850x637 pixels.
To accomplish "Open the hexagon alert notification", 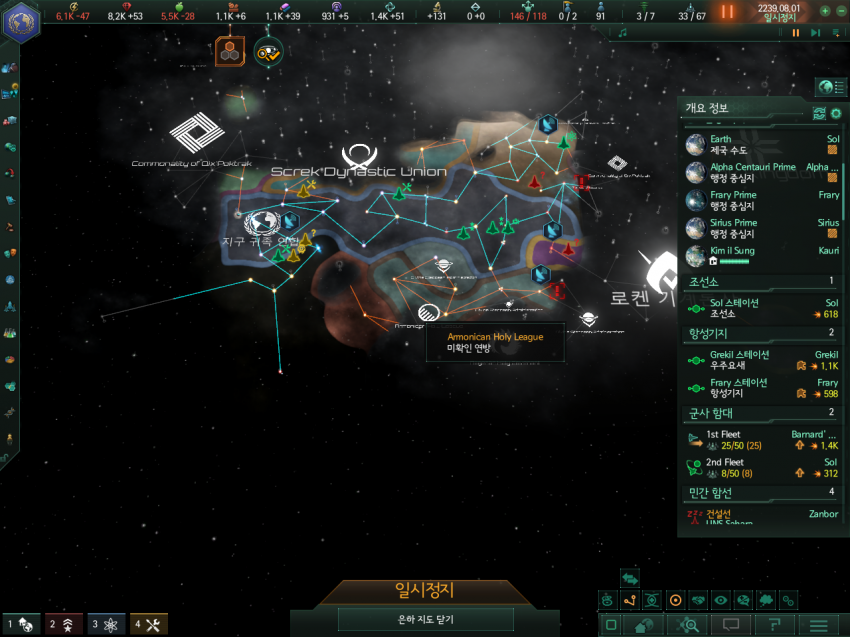I will [227, 50].
